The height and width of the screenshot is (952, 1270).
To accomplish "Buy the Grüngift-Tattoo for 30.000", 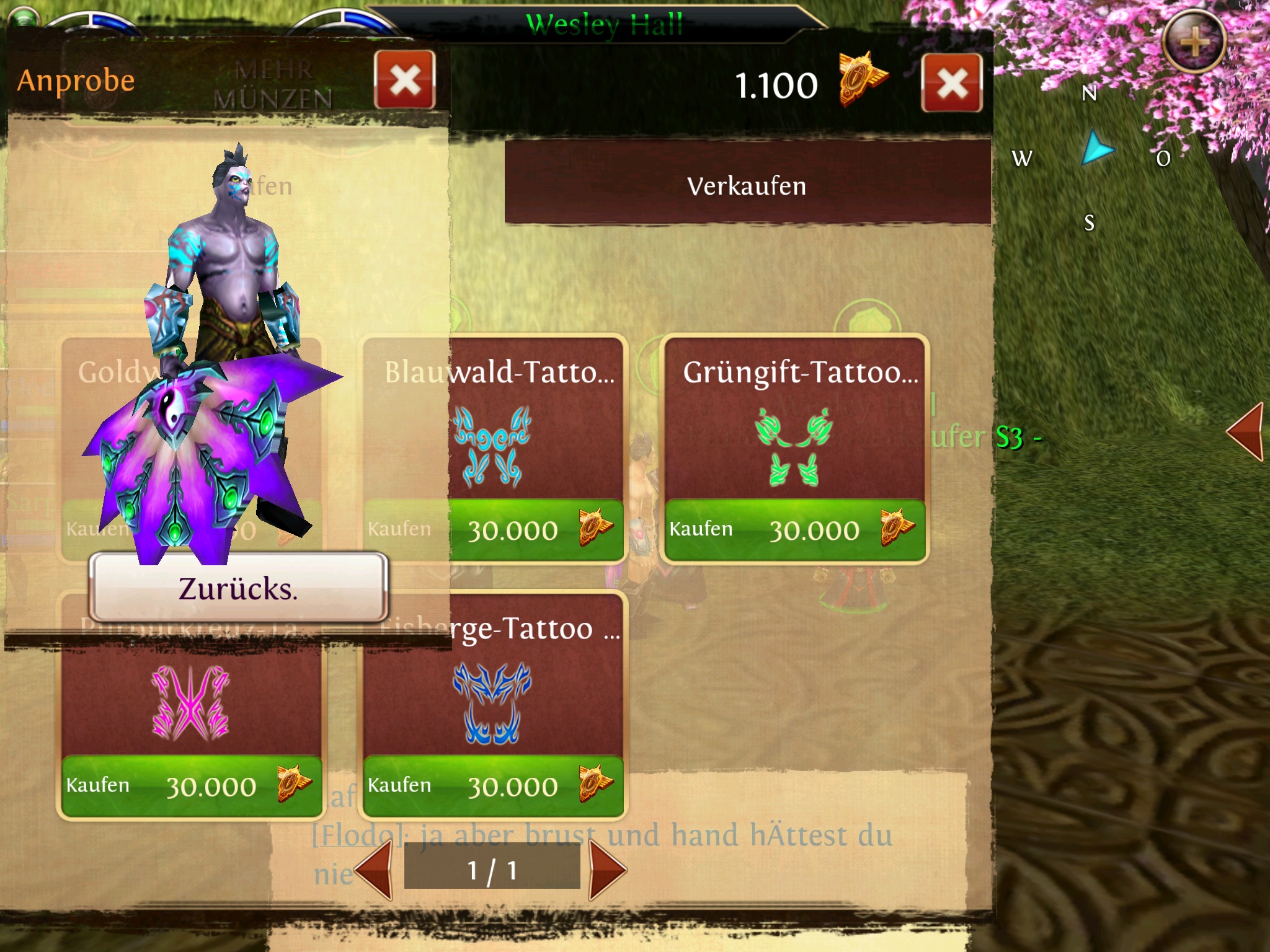I will (794, 530).
